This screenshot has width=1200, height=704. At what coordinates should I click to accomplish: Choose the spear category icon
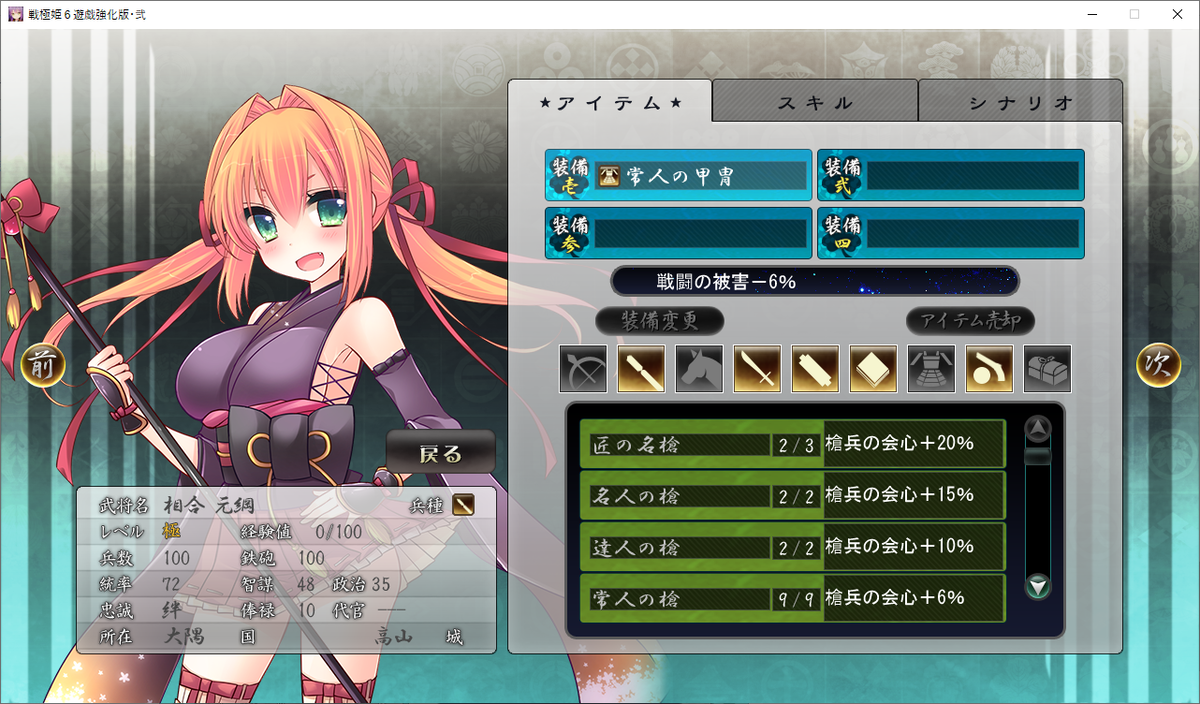641,369
